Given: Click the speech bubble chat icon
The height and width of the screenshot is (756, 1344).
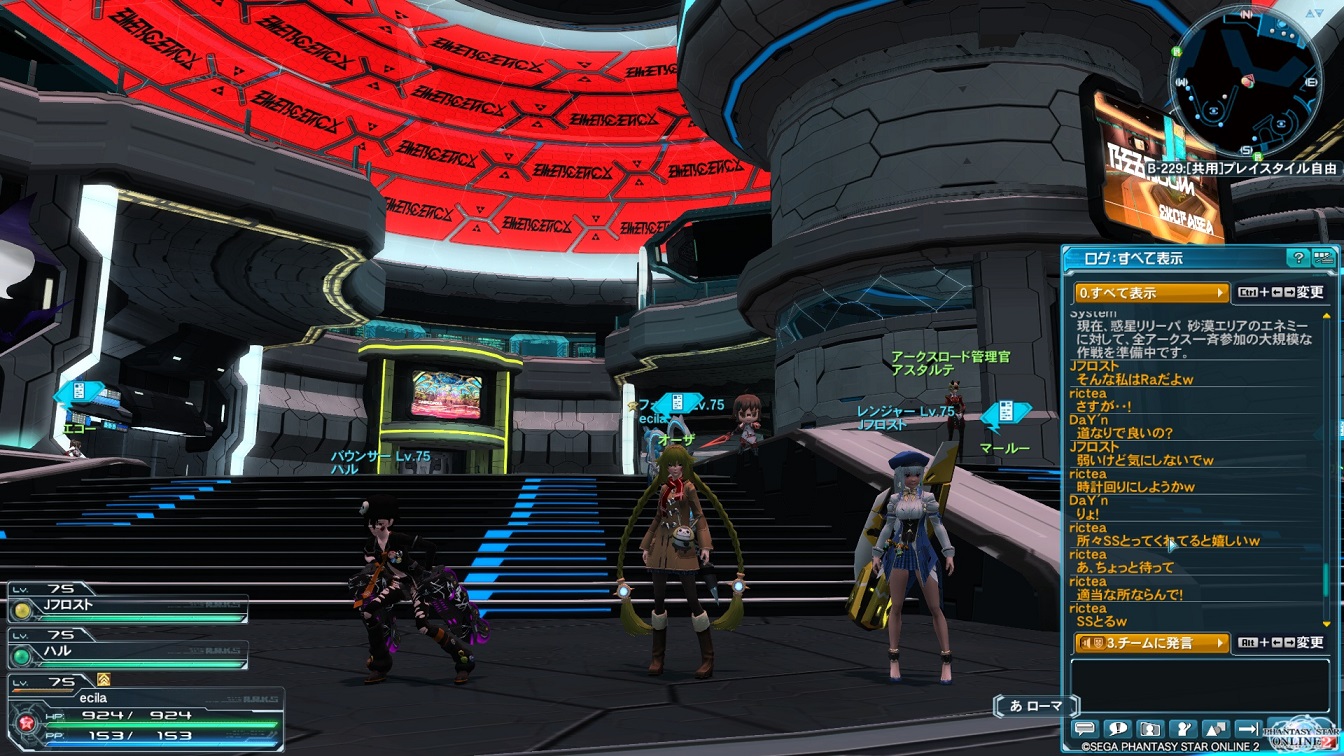Looking at the screenshot, I should [1085, 730].
